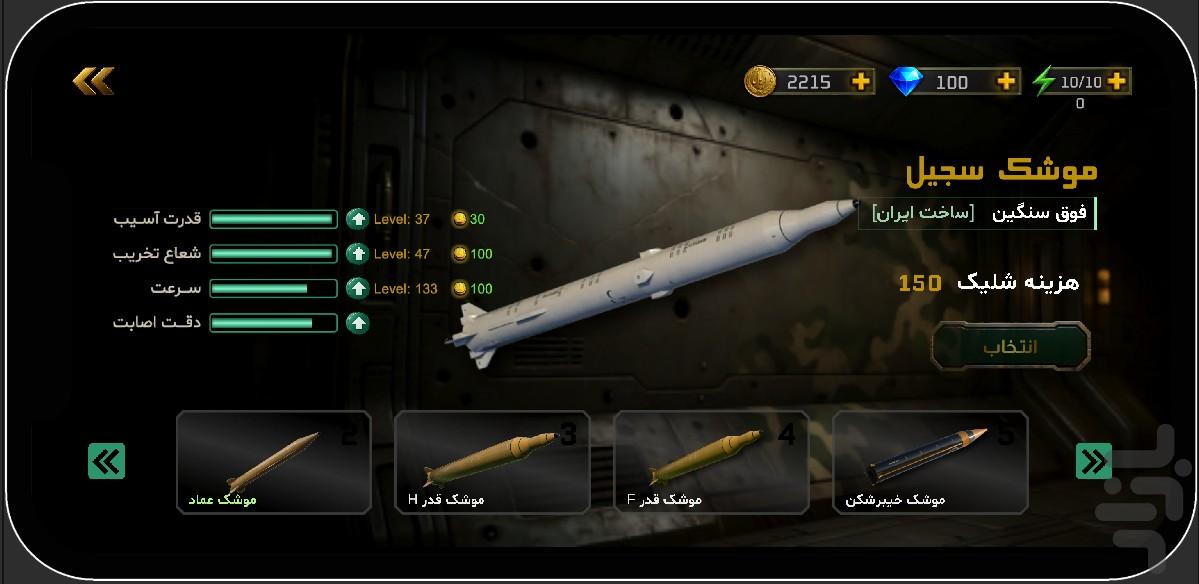The width and height of the screenshot is (1199, 584).
Task: Upgrade قدرت آسیب damage power stat
Action: [357, 219]
